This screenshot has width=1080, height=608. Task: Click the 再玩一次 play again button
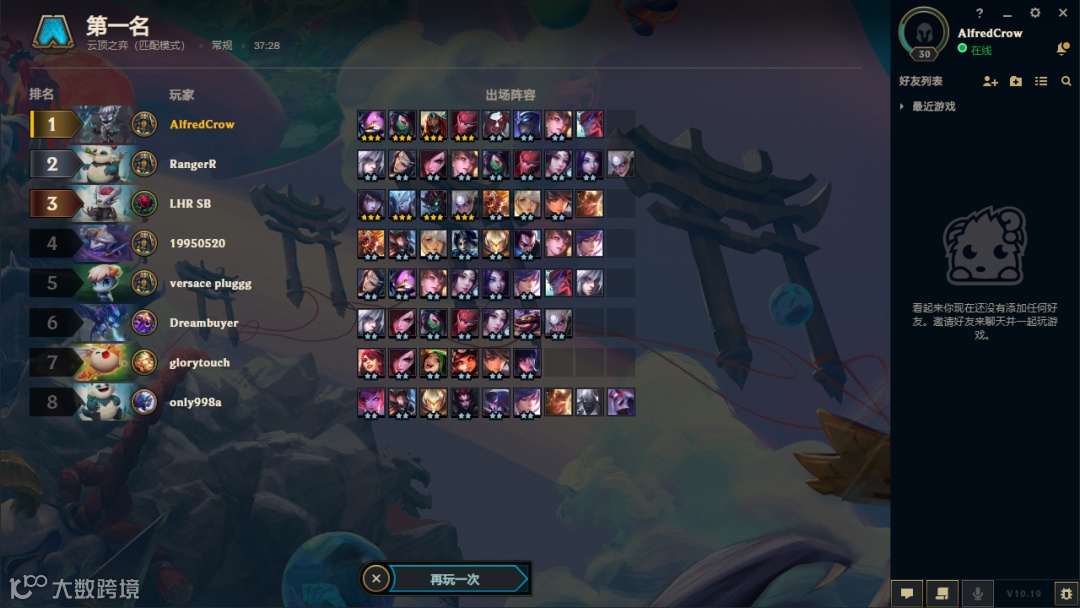[x=456, y=579]
